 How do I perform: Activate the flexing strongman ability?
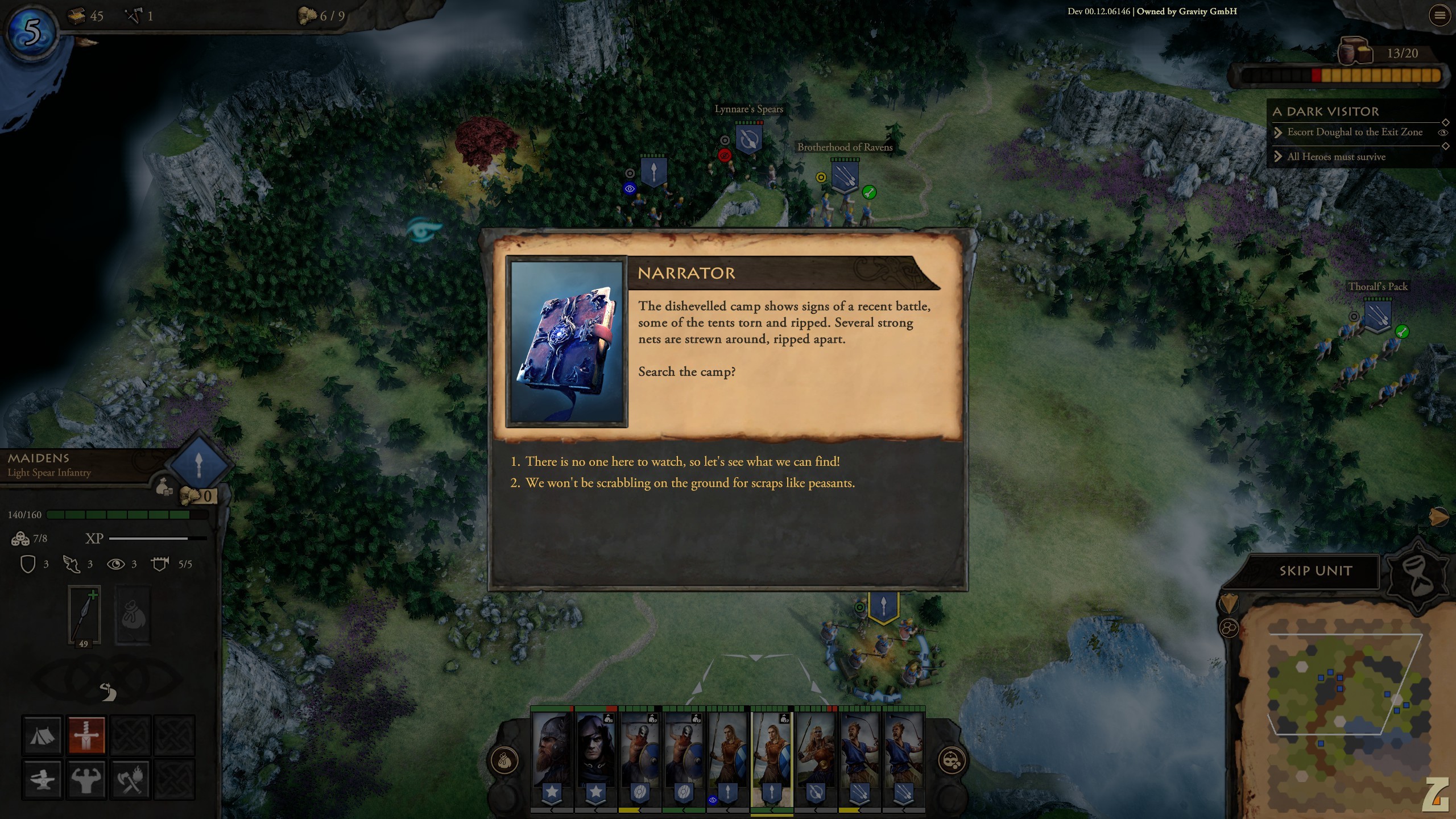pos(86,779)
